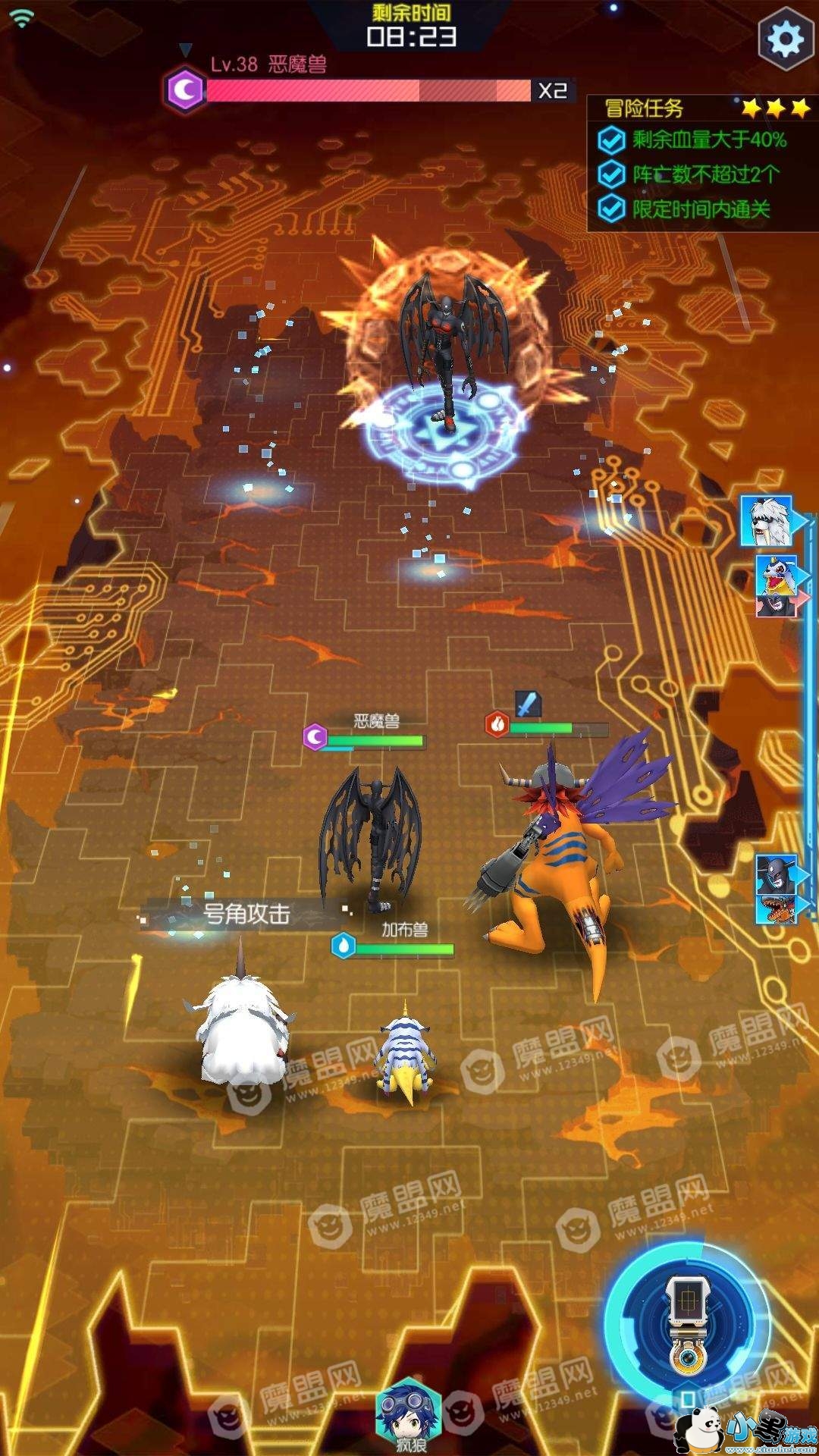Activate the Digivice device button
The width and height of the screenshot is (819, 1456).
click(687, 1323)
